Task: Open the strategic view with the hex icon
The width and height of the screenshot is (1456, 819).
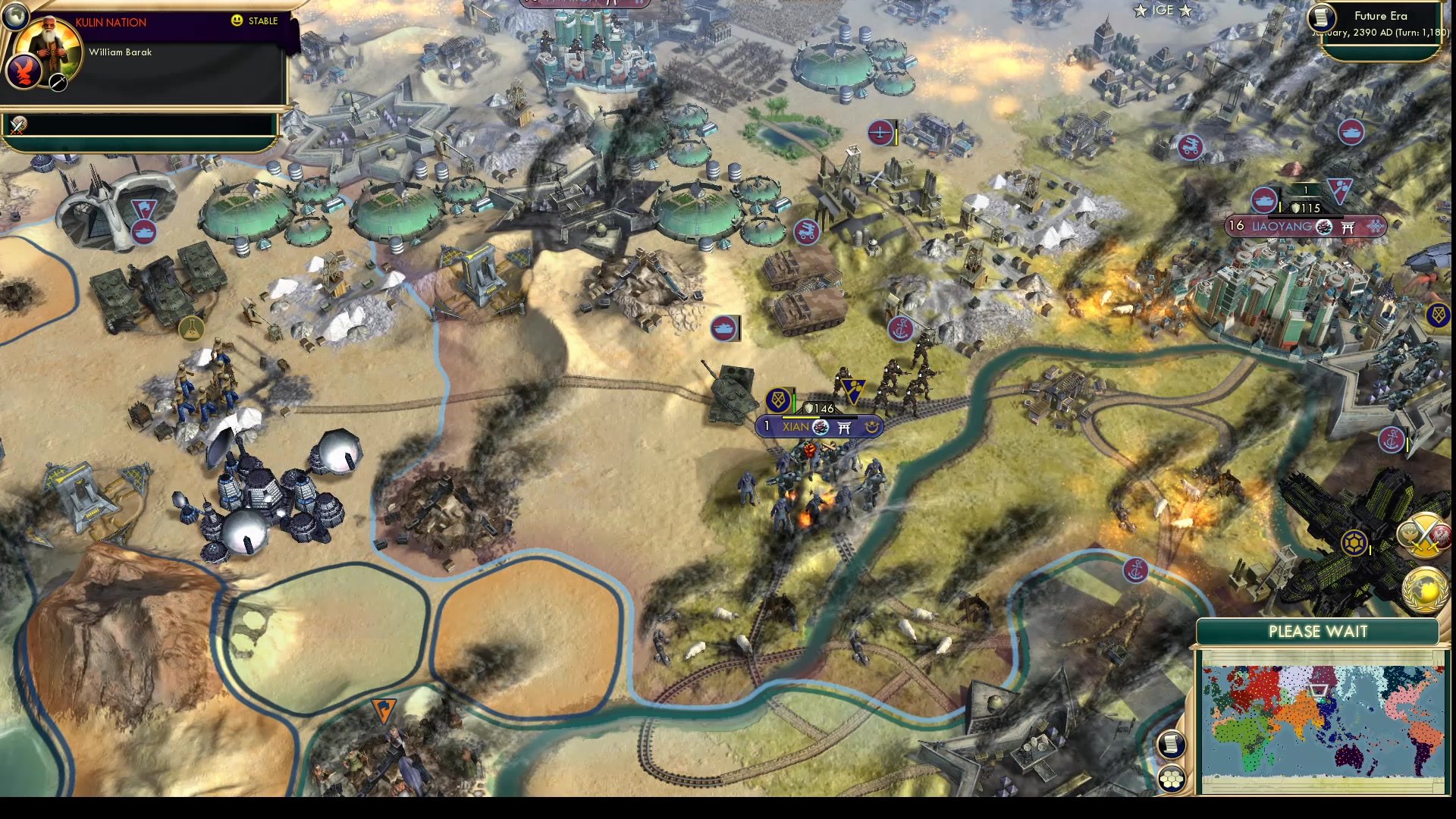Action: pyautogui.click(x=1172, y=777)
